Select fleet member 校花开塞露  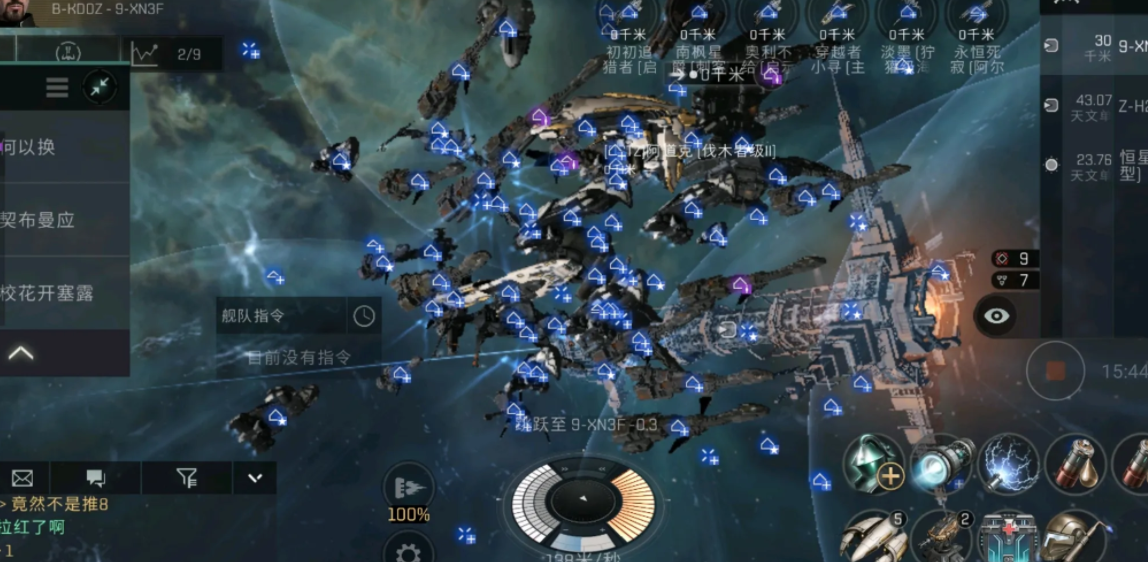[48, 293]
